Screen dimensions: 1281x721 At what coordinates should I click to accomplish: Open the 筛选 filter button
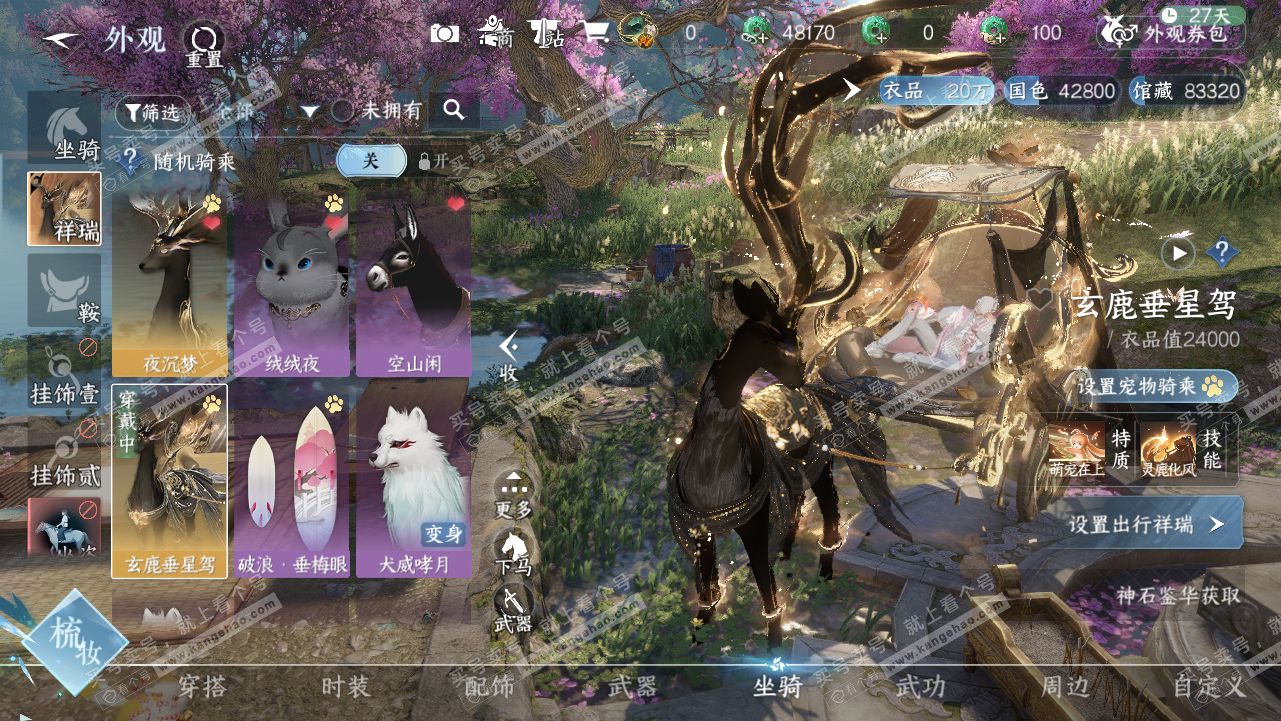(x=152, y=112)
